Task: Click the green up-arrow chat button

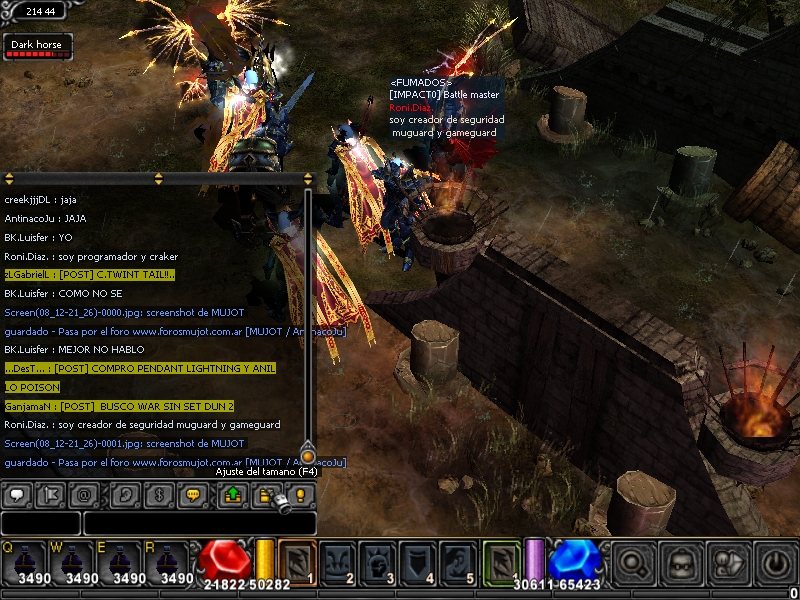Action: pos(231,495)
